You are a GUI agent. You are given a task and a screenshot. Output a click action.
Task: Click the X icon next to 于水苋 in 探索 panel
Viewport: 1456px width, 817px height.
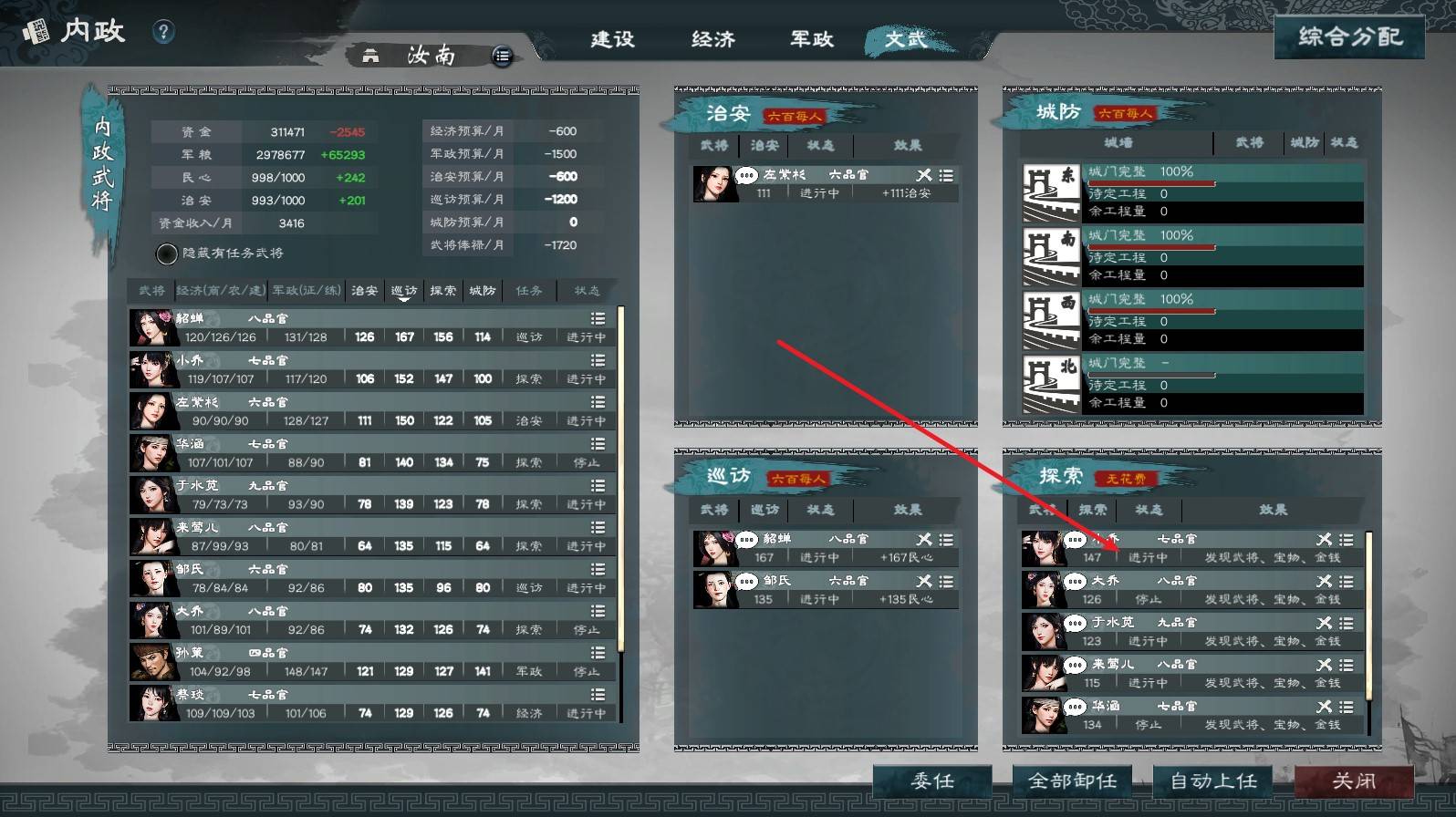(1324, 622)
